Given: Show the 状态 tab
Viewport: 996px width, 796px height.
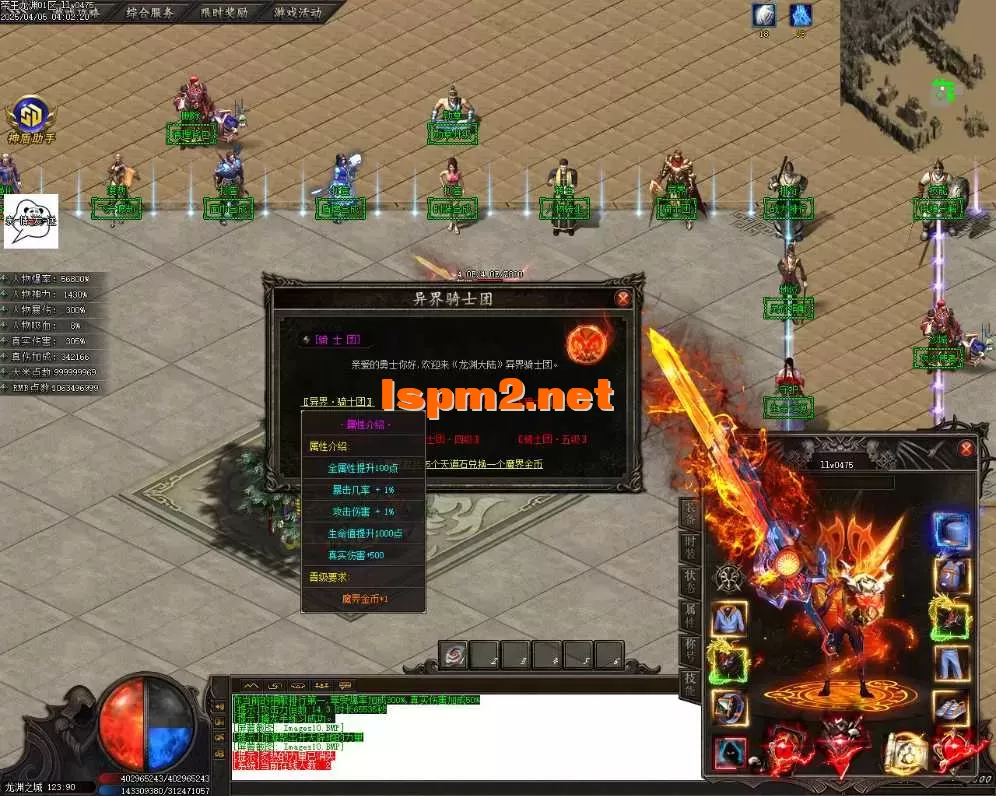Looking at the screenshot, I should click(690, 582).
